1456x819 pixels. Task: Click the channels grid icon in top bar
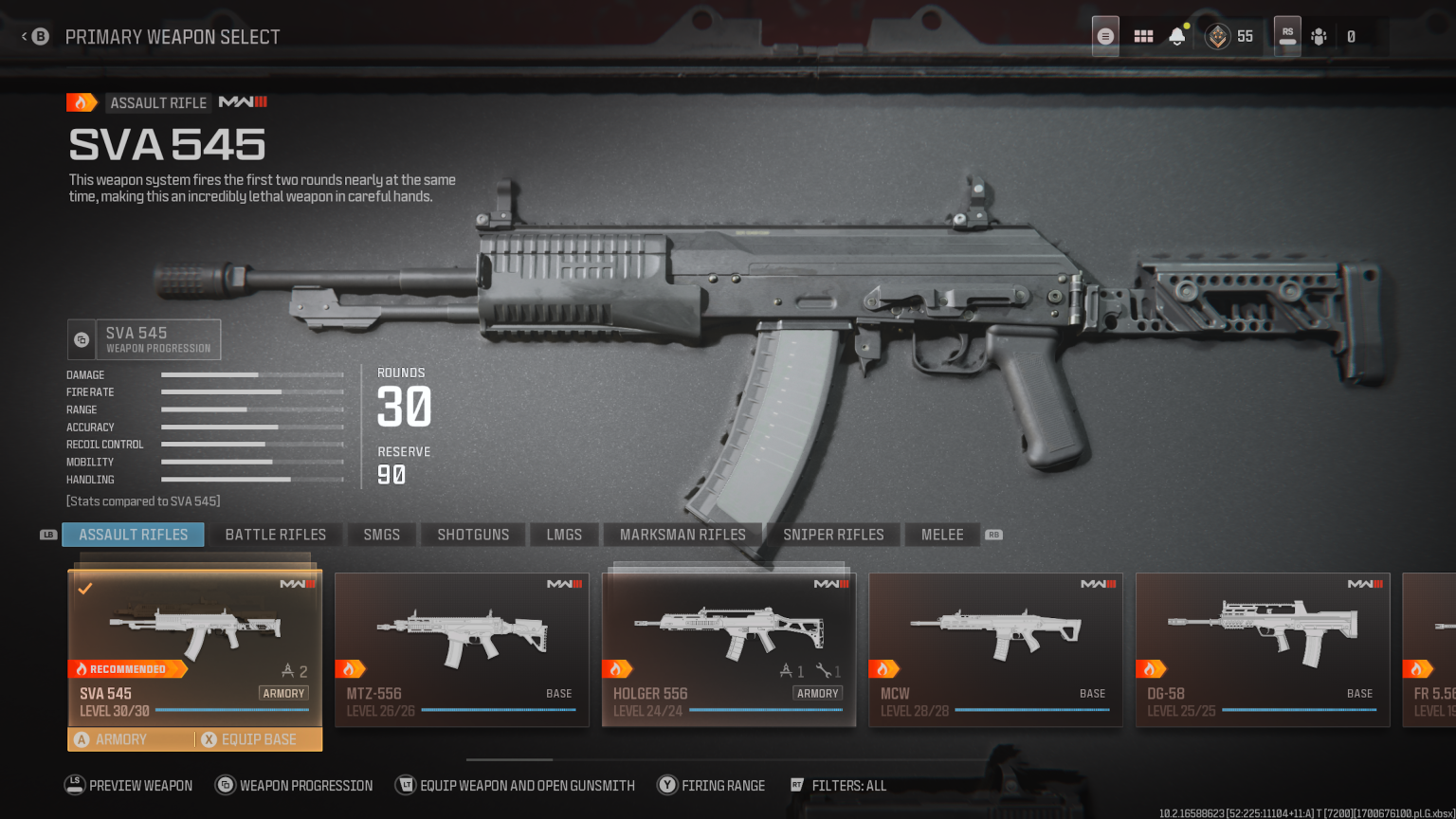pos(1143,36)
